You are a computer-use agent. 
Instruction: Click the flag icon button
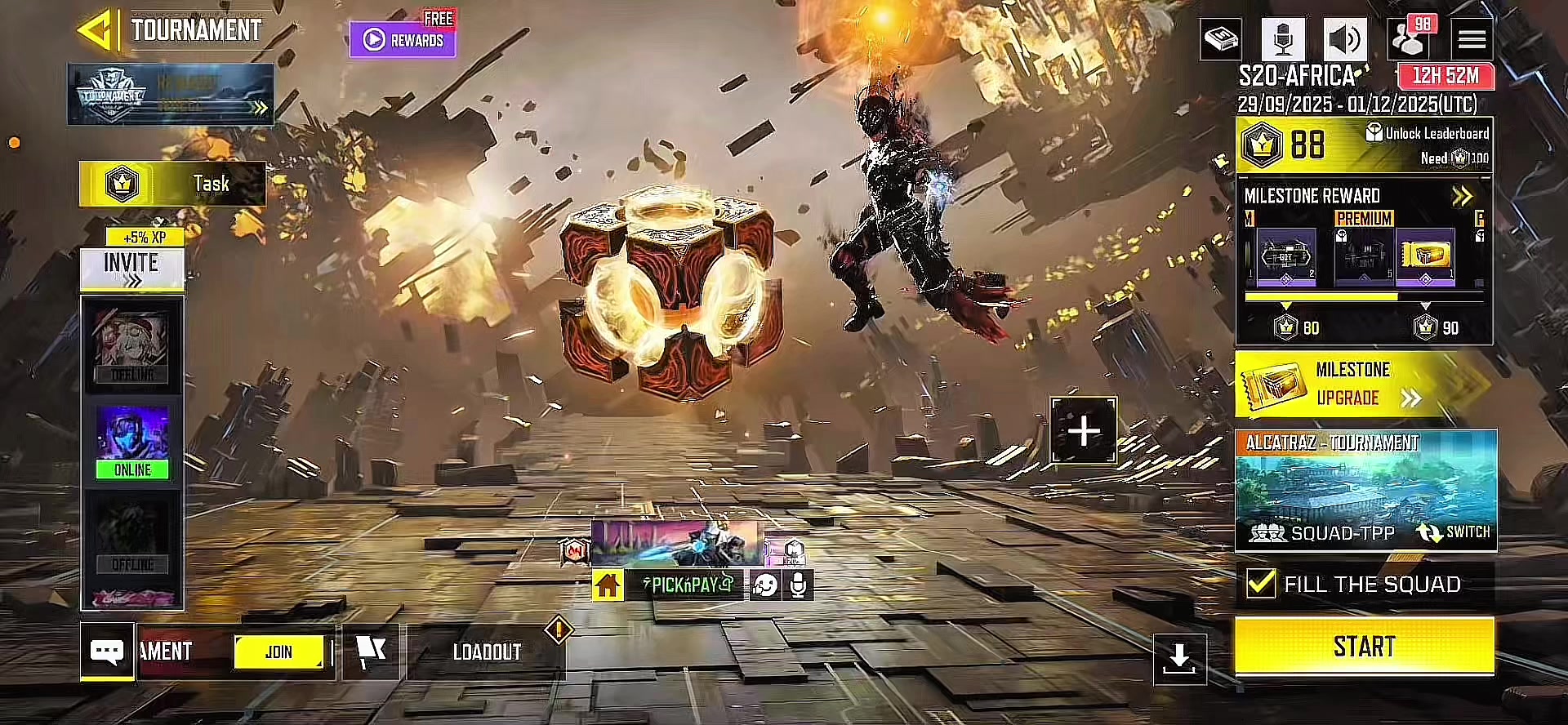coord(371,652)
